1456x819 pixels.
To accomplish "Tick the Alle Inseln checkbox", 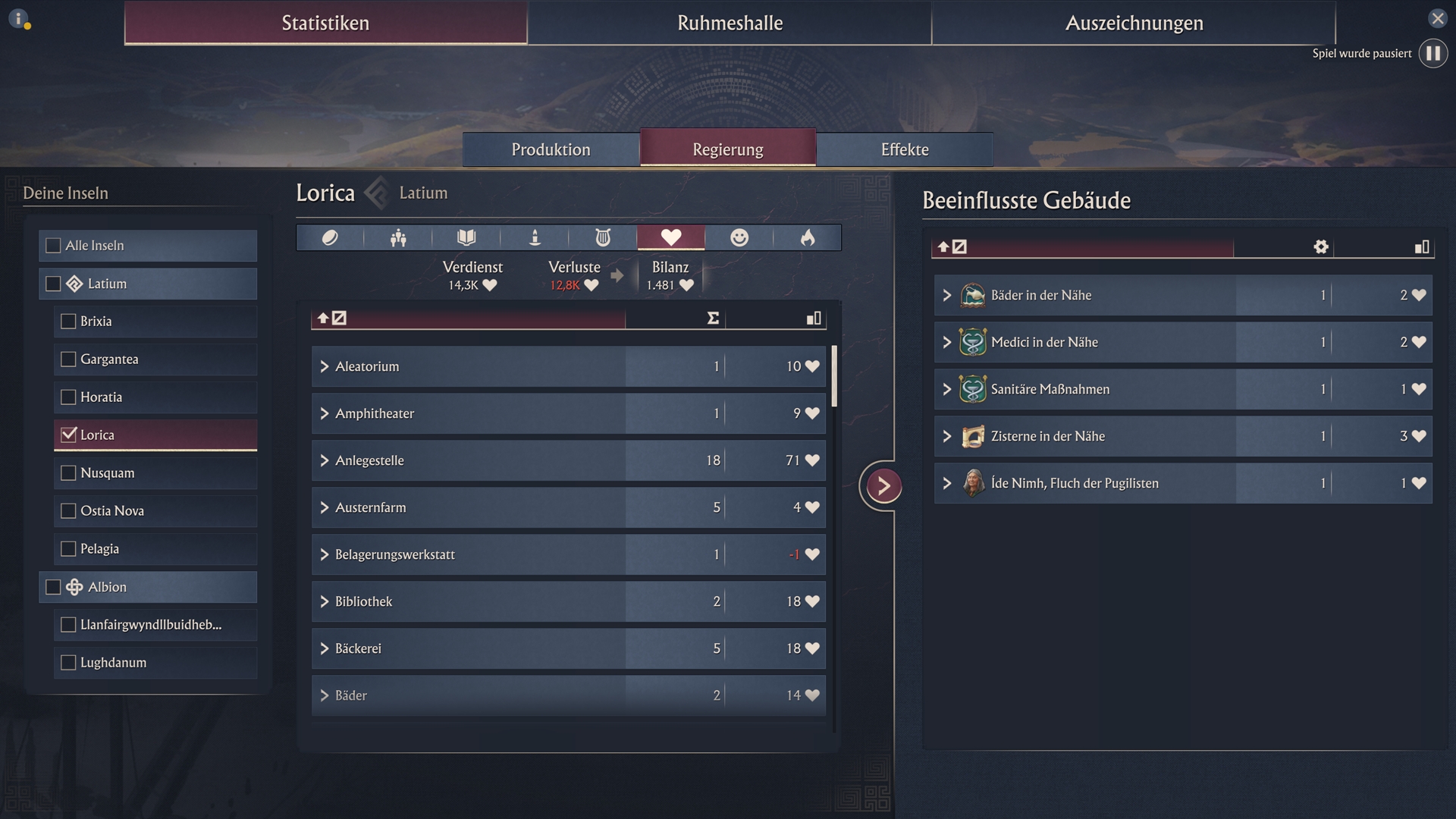I will click(x=53, y=246).
